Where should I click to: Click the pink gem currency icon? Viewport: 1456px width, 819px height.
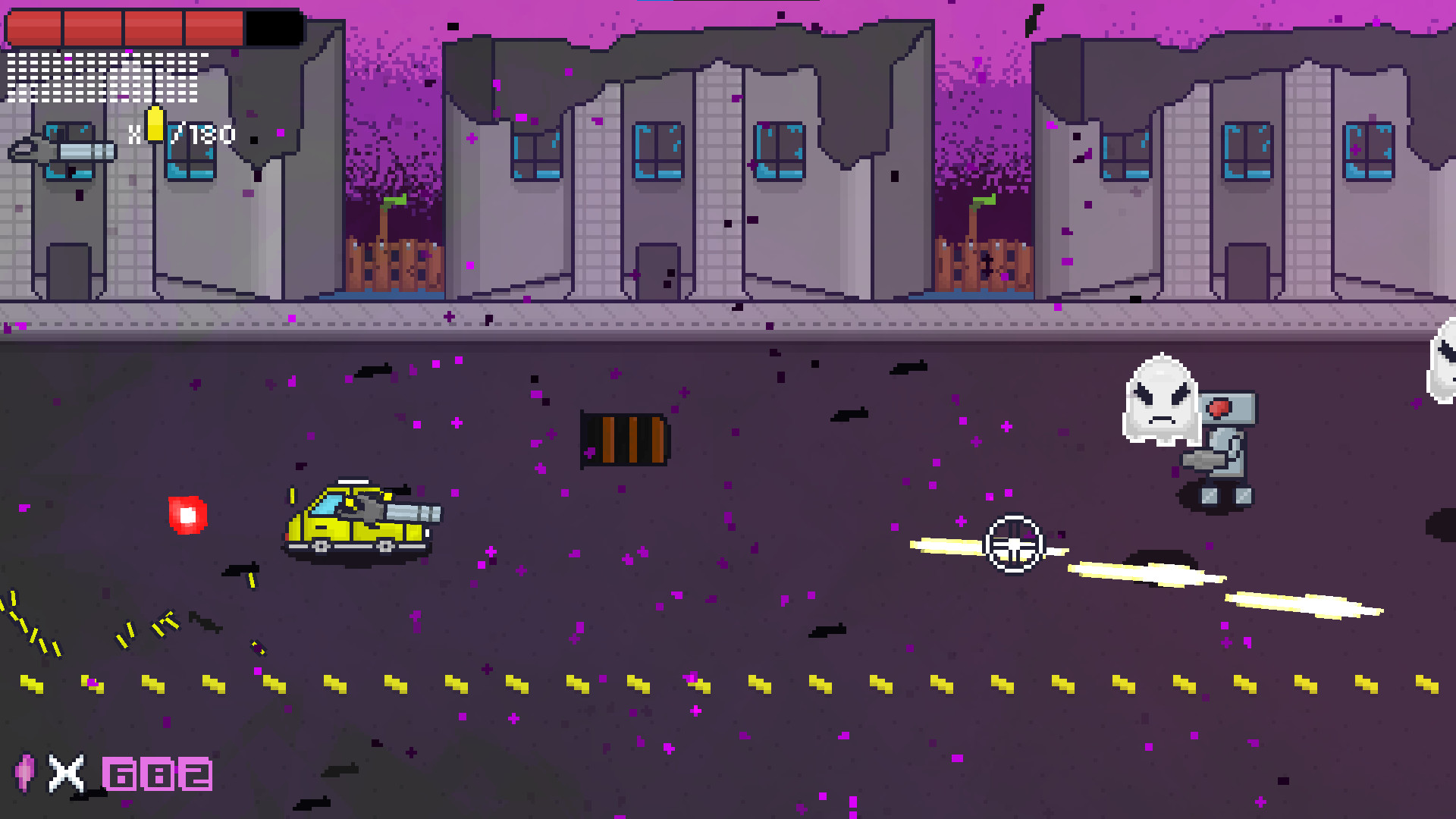coord(24,775)
